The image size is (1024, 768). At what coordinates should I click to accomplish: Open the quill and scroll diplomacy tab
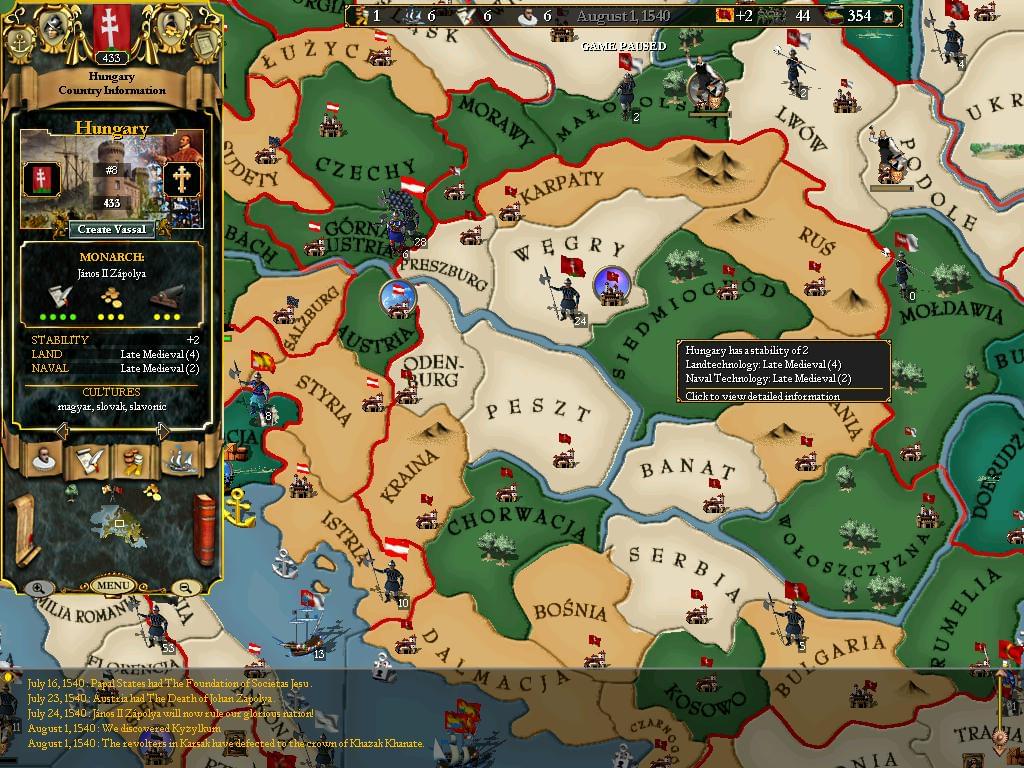click(x=88, y=459)
